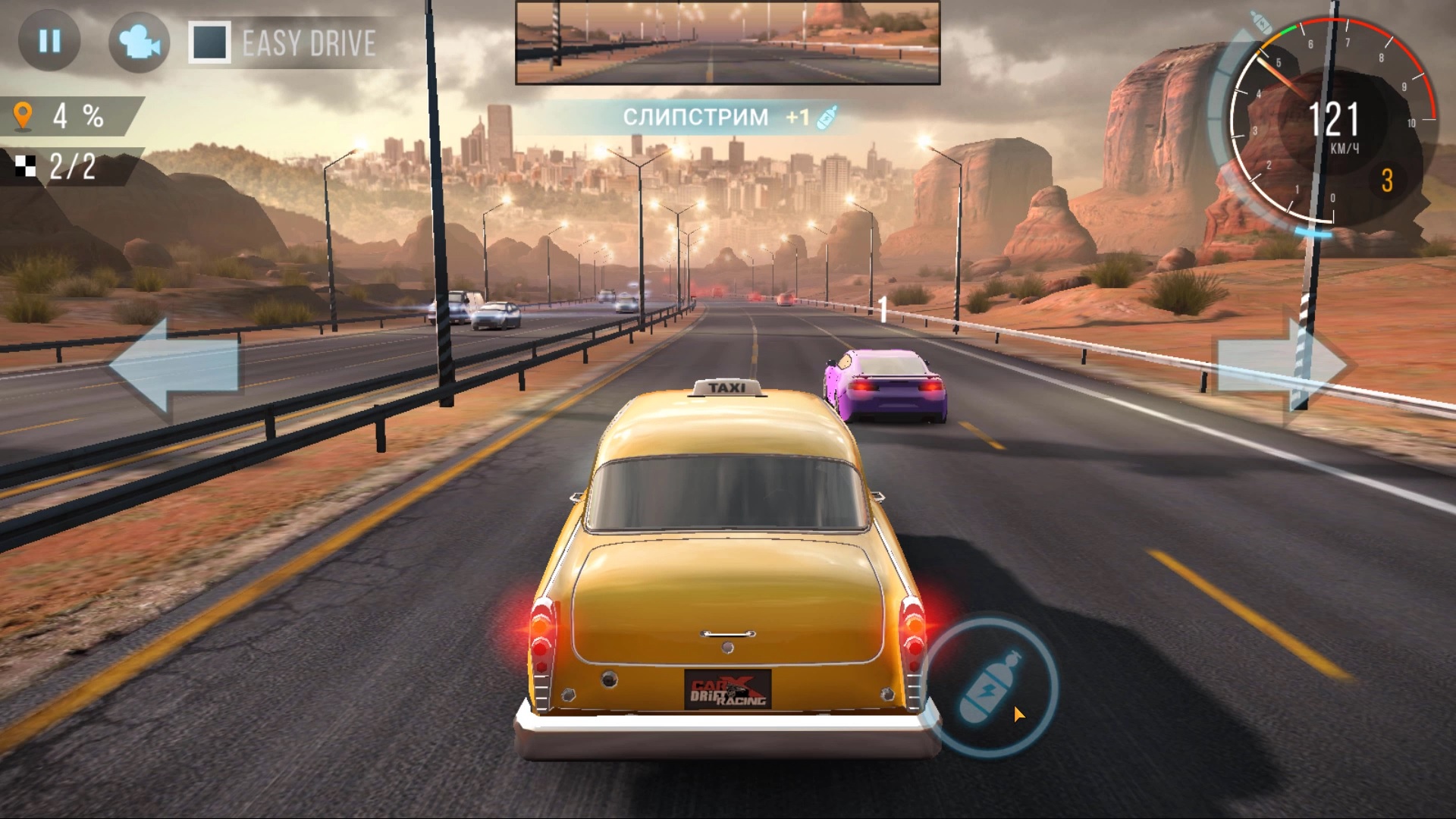Click the pause icon's double bars
The height and width of the screenshot is (819, 1456).
[49, 41]
